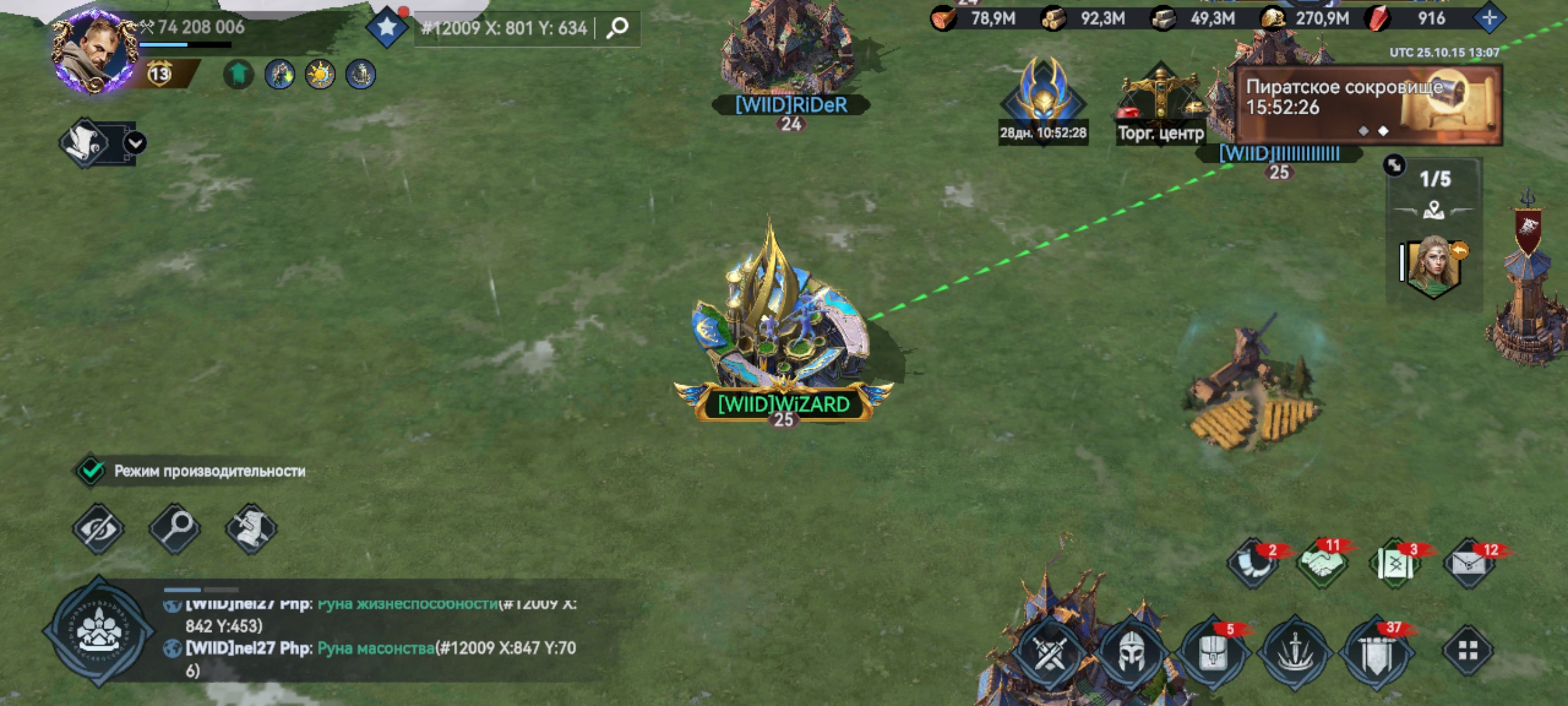Toggle Режим производительности checkbox
This screenshot has height=706, width=1568.
coord(91,471)
